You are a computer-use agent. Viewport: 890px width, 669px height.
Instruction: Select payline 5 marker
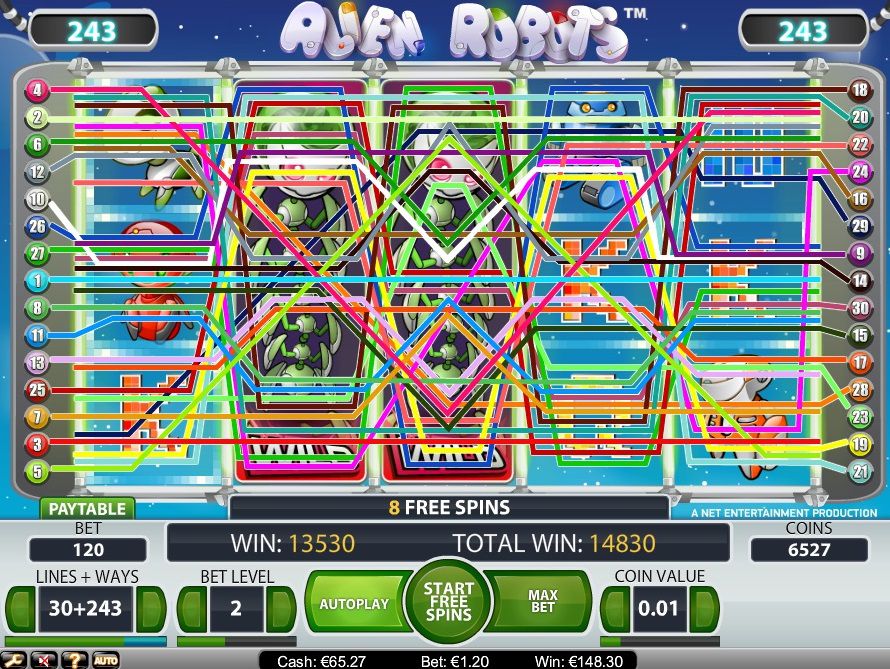click(36, 470)
